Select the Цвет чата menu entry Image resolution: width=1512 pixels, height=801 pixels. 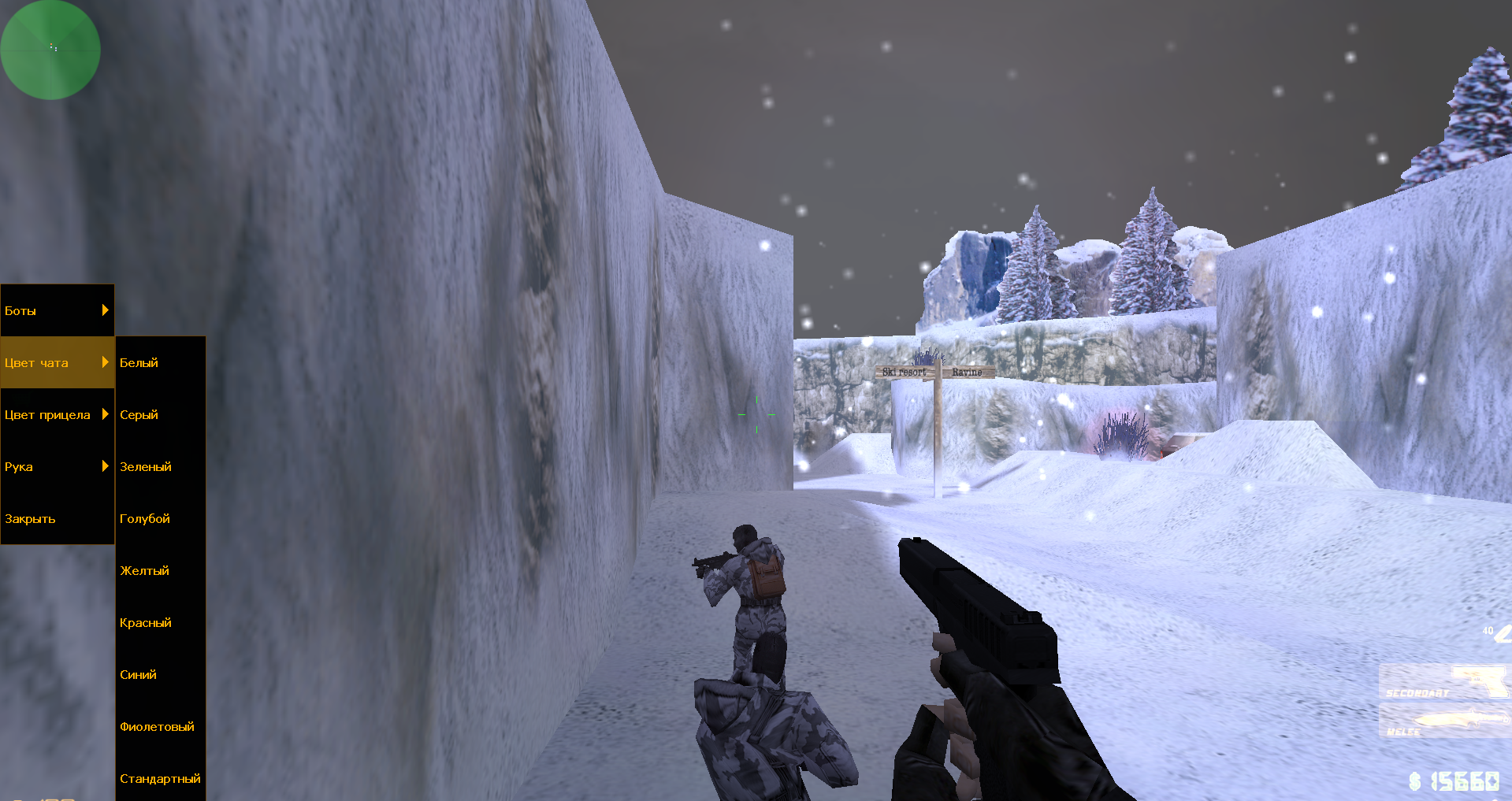pyautogui.click(x=57, y=362)
